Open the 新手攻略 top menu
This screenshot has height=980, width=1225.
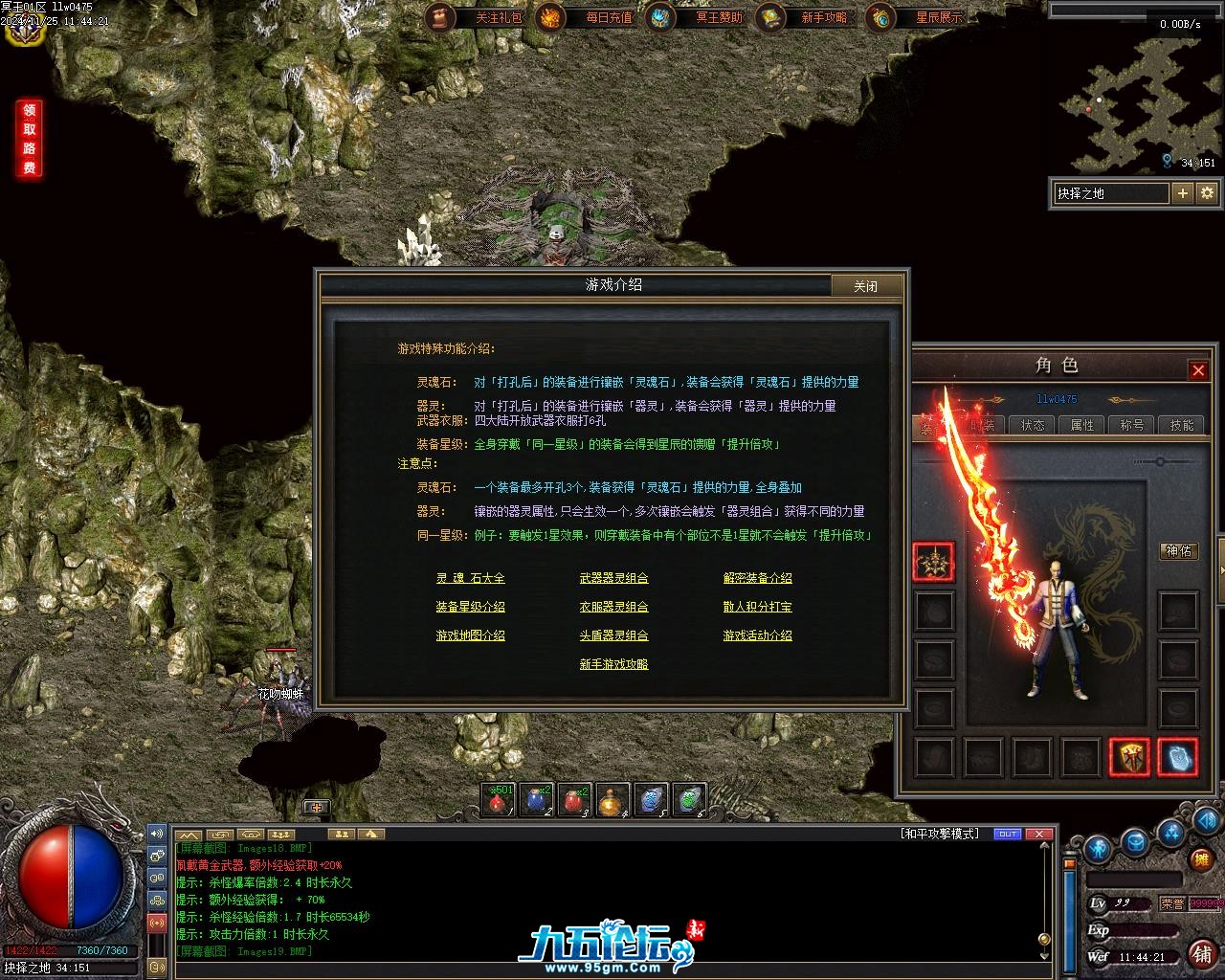click(806, 17)
